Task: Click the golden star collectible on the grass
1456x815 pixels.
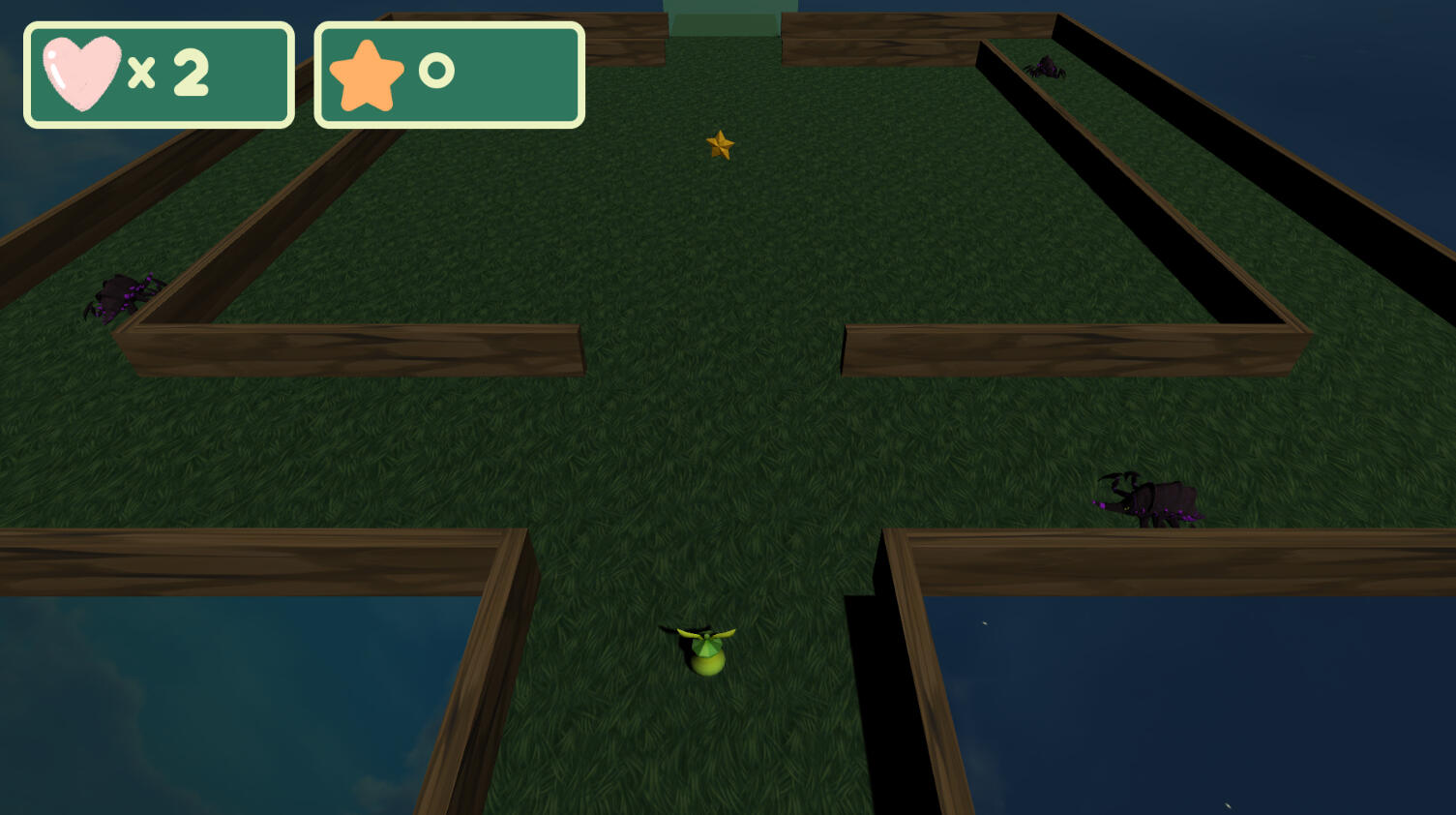Action: click(721, 146)
